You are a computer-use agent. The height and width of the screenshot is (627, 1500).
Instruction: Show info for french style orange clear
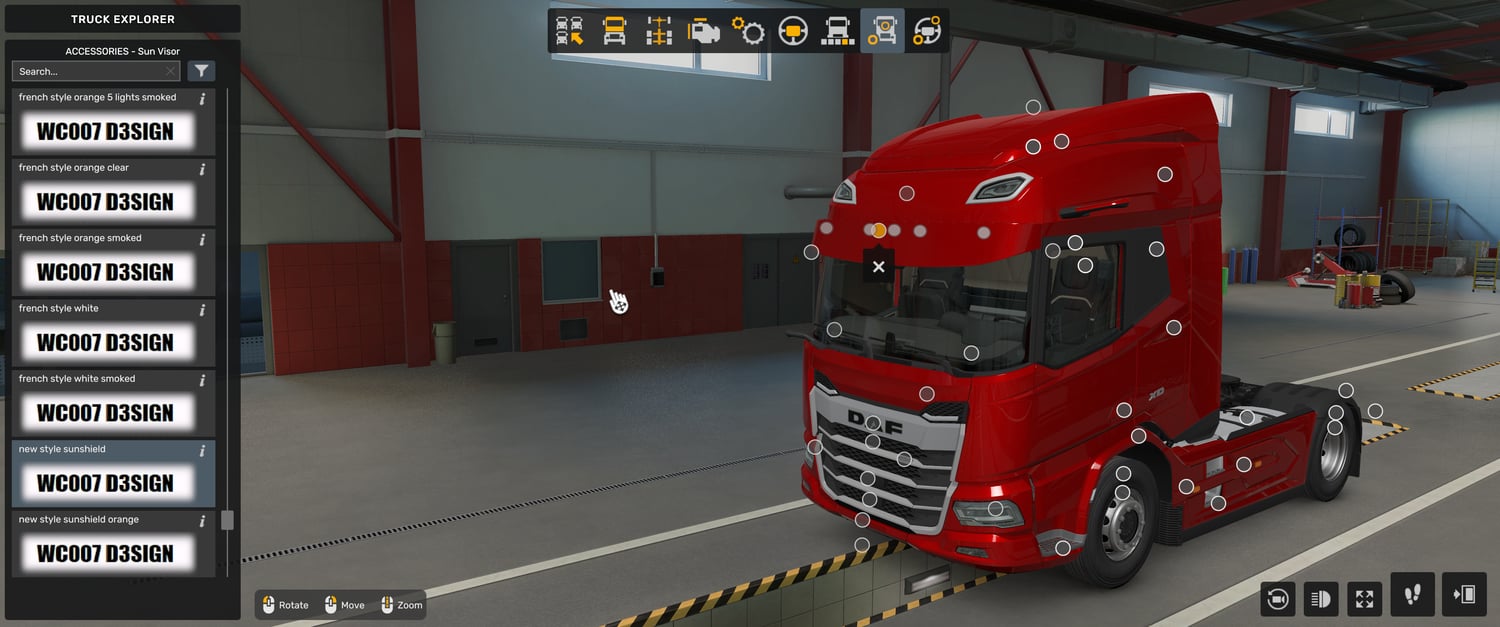[202, 169]
